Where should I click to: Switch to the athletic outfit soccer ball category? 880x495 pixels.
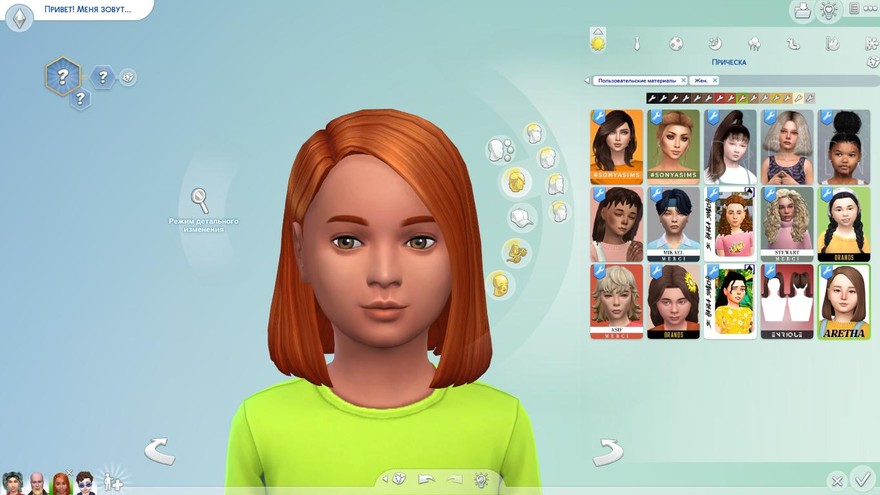point(676,44)
